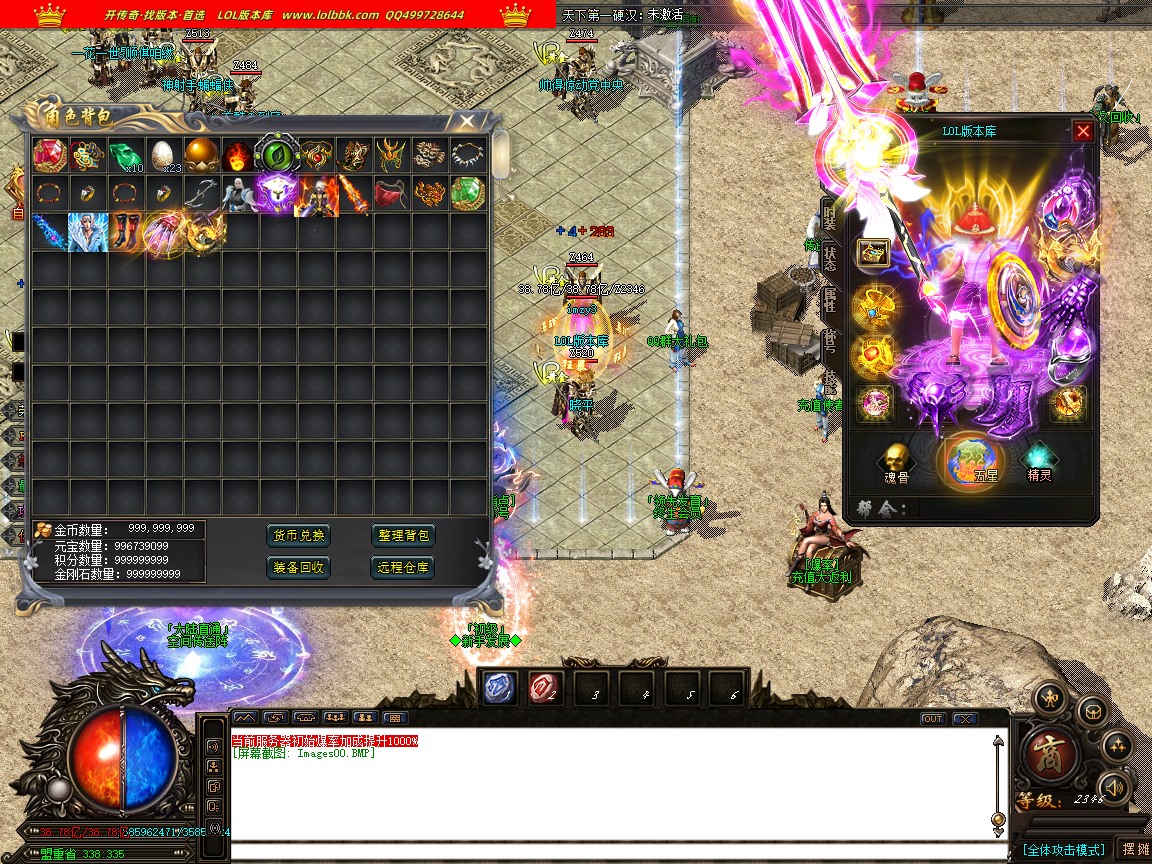The height and width of the screenshot is (864, 1152).
Task: Use the red rune in hotbar slot 2
Action: click(545, 687)
